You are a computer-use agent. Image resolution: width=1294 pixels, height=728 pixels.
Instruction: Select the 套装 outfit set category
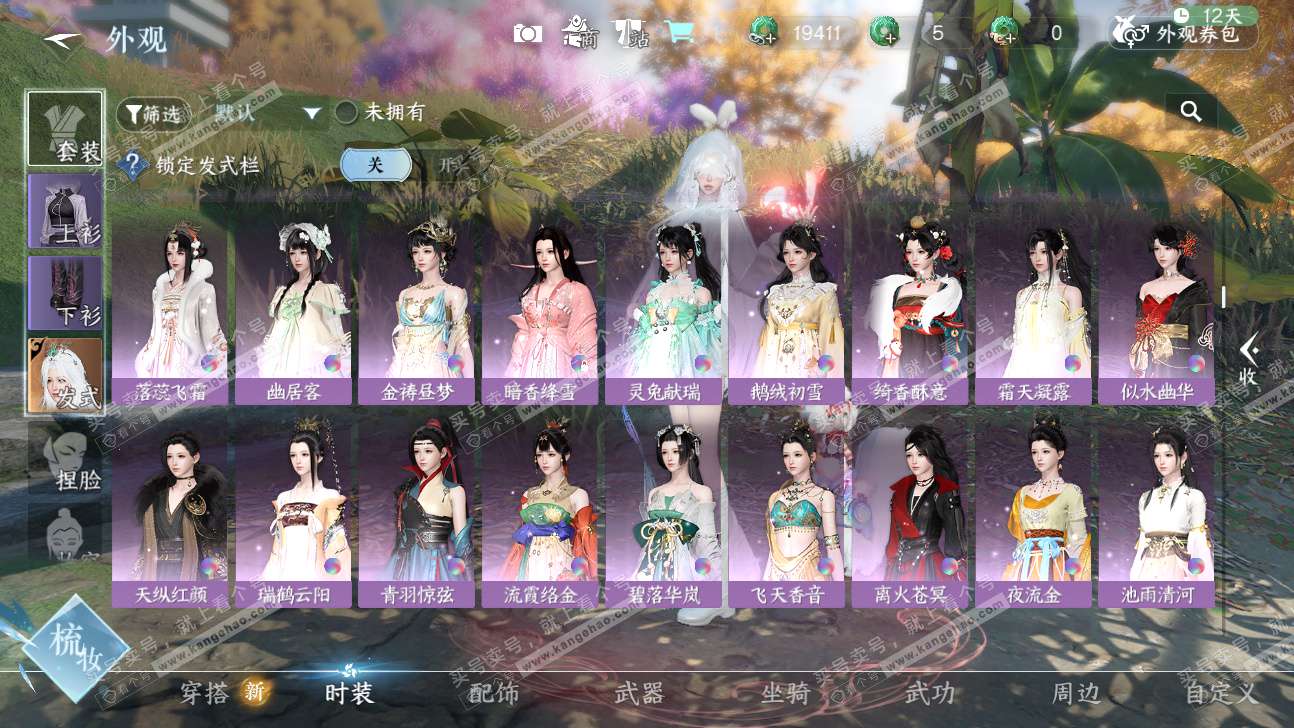click(x=65, y=129)
